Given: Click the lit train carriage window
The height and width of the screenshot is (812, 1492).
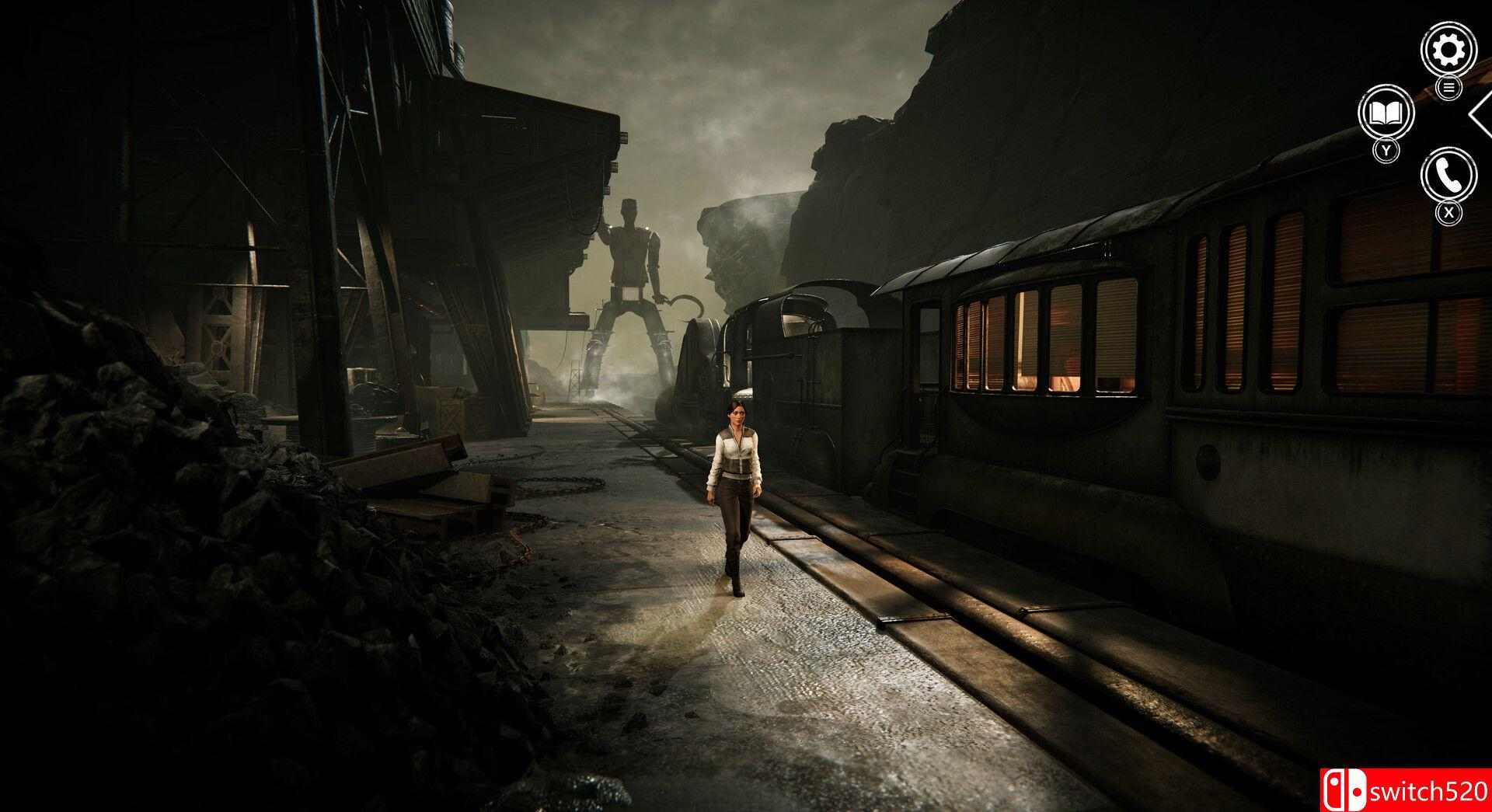Looking at the screenshot, I should point(1026,342).
